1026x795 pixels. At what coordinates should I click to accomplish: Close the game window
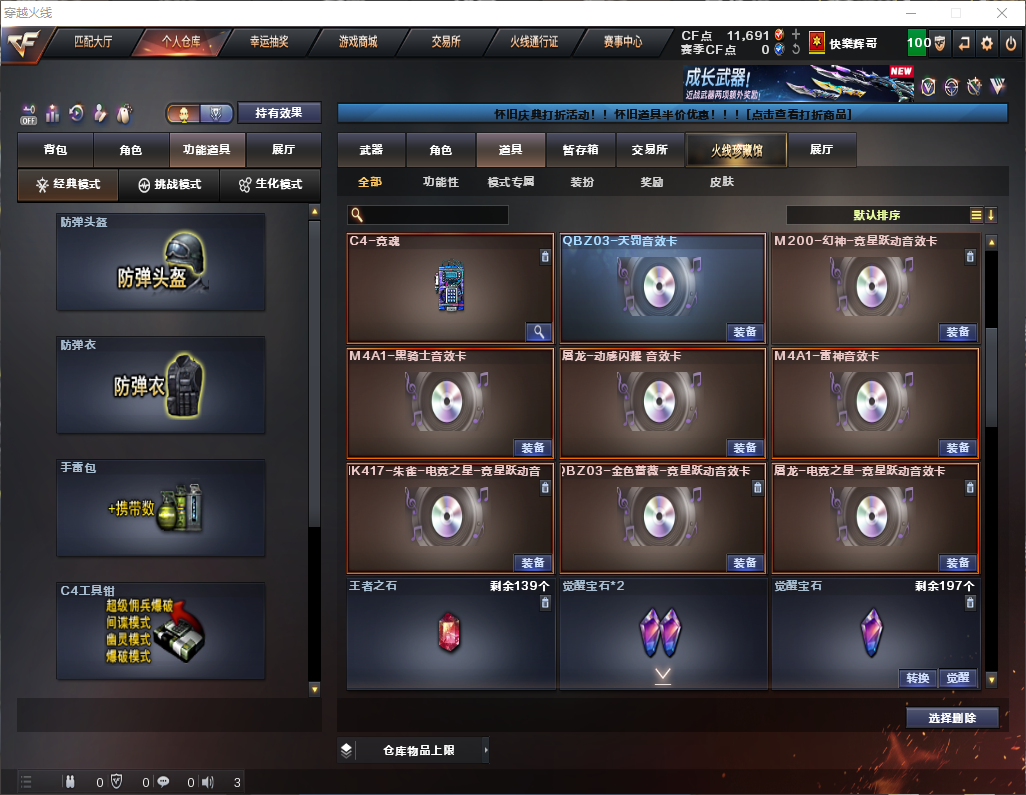(1002, 13)
